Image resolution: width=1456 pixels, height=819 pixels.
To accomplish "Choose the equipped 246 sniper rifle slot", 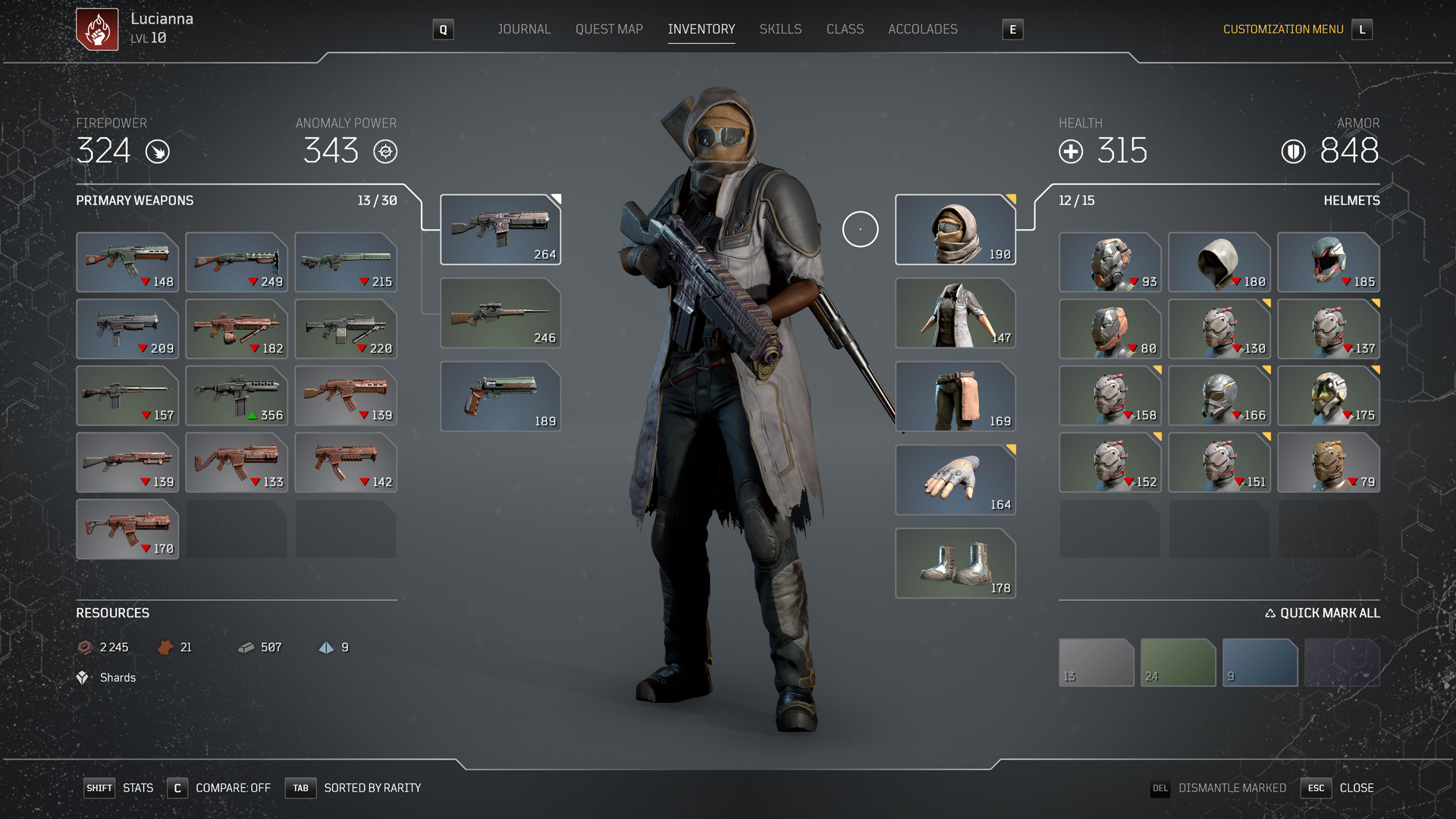I will 500,313.
